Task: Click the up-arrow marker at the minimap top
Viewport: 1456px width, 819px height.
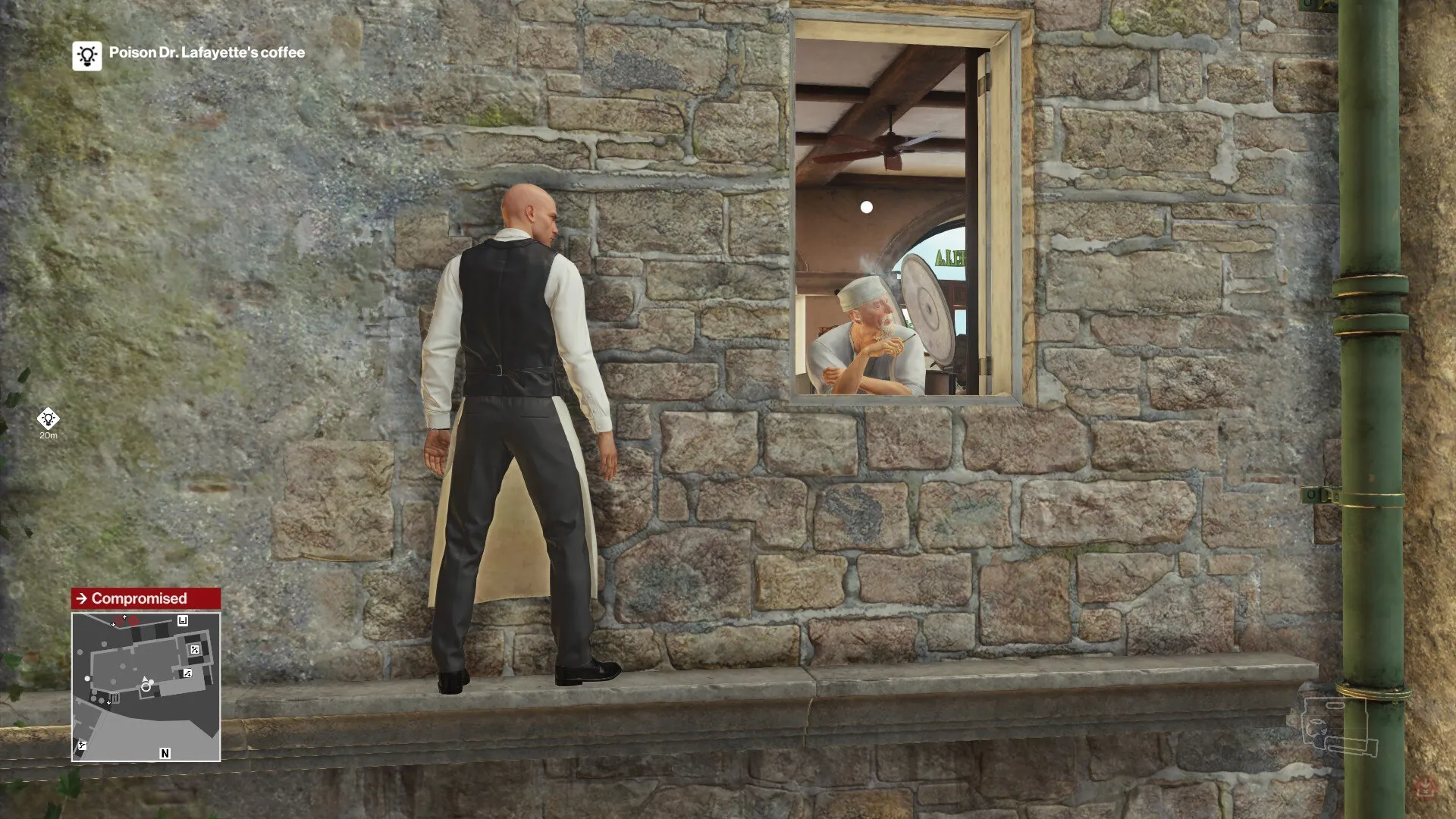Action: [x=124, y=617]
